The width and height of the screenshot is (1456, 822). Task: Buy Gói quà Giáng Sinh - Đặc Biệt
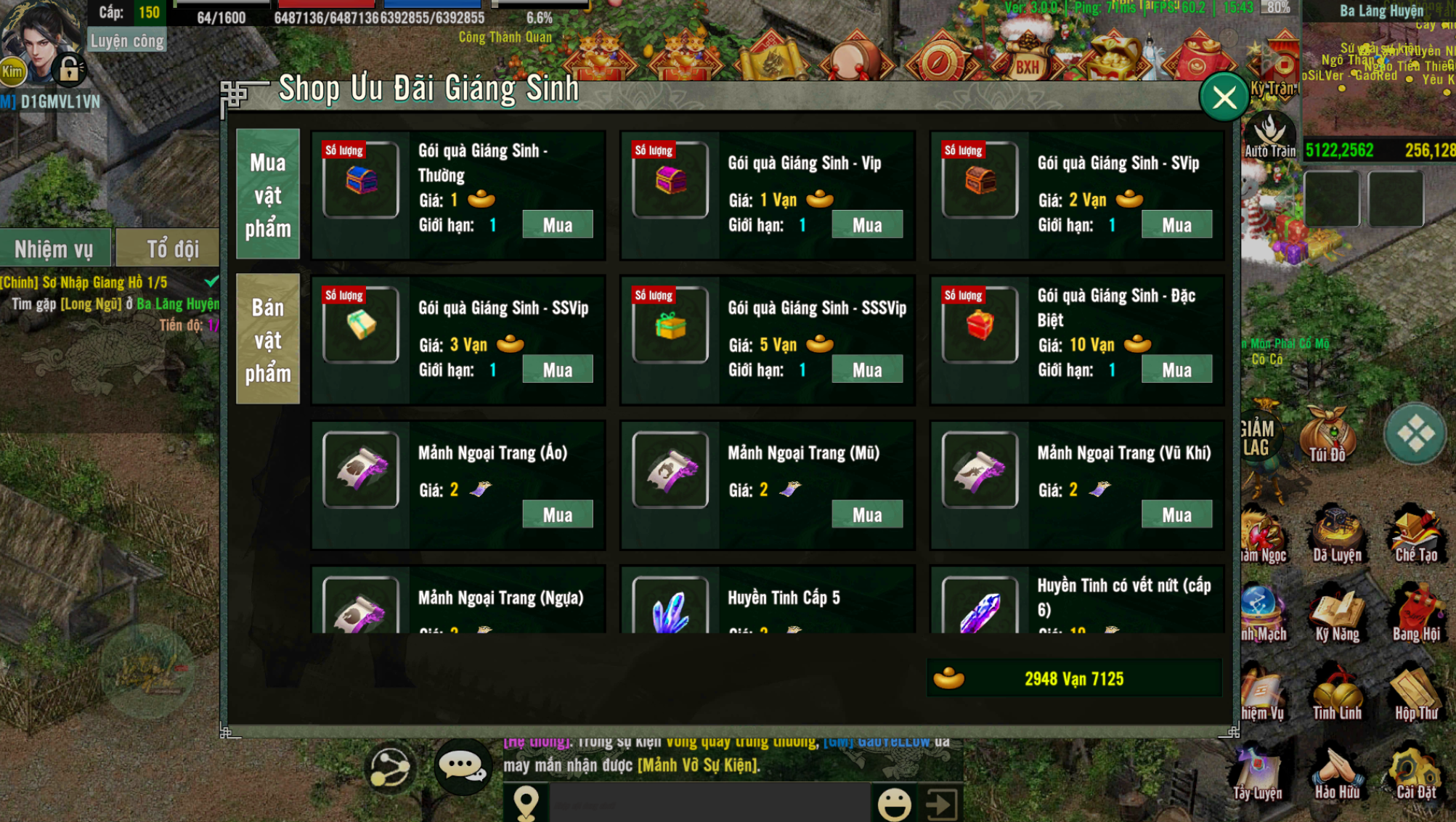click(1176, 370)
